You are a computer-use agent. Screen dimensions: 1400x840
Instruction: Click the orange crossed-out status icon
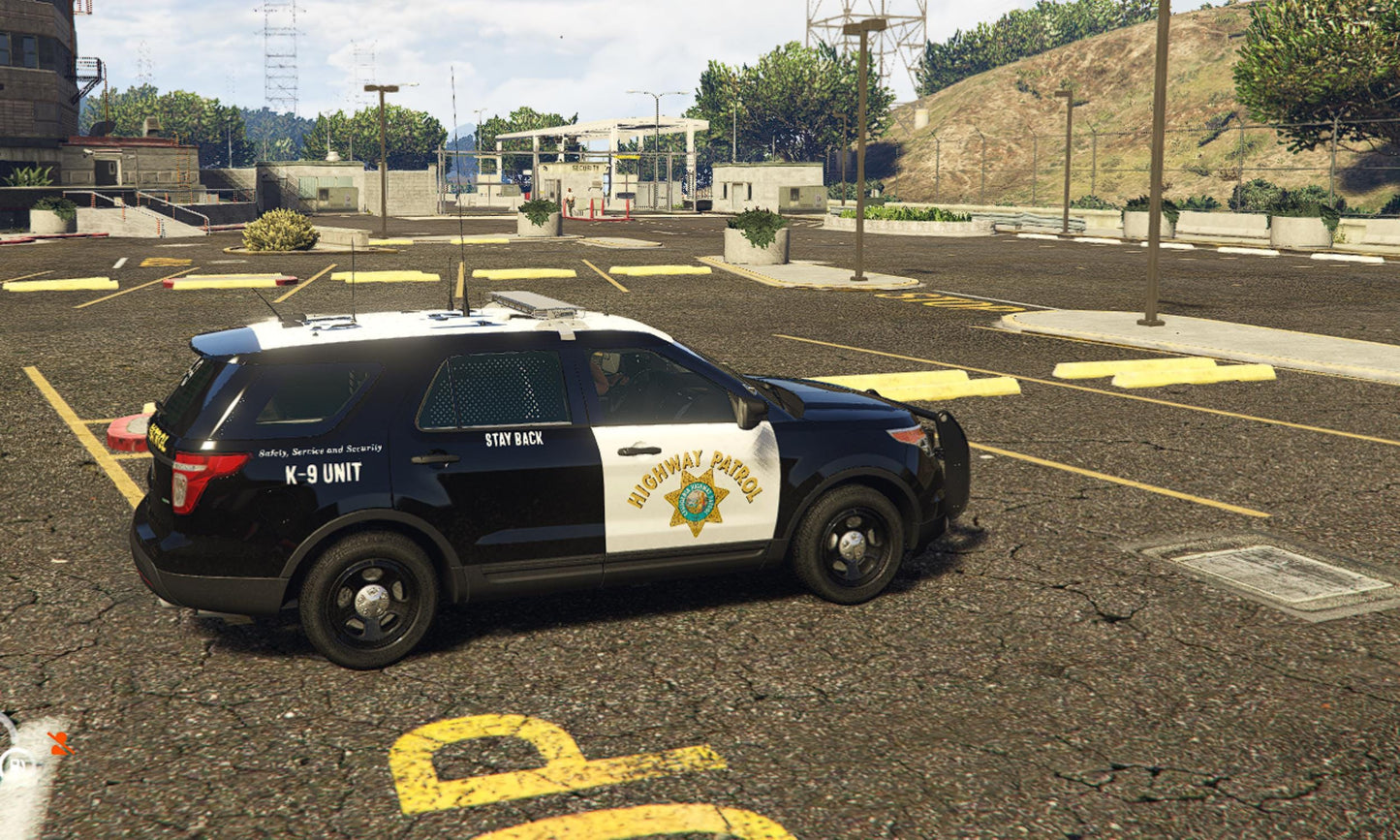60,743
